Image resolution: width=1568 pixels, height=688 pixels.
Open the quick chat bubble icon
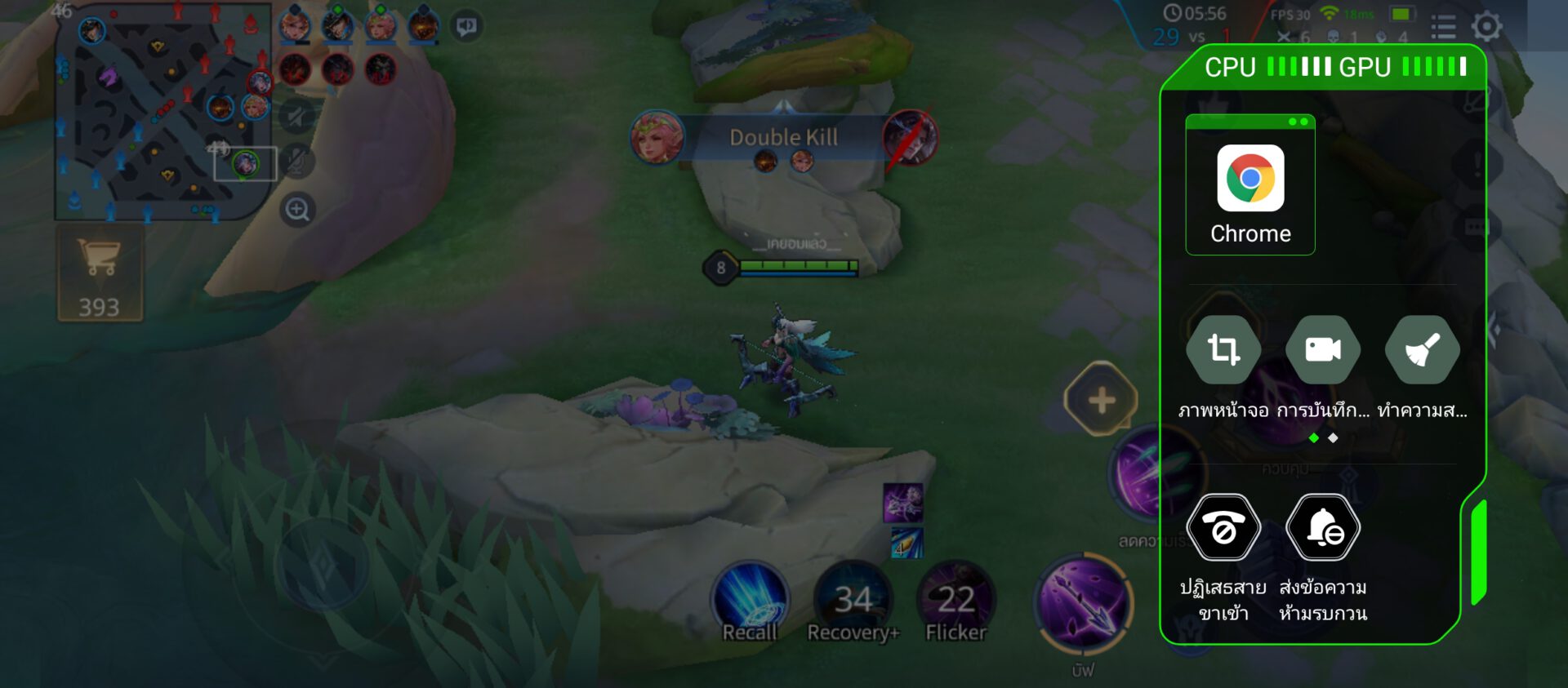[467, 26]
